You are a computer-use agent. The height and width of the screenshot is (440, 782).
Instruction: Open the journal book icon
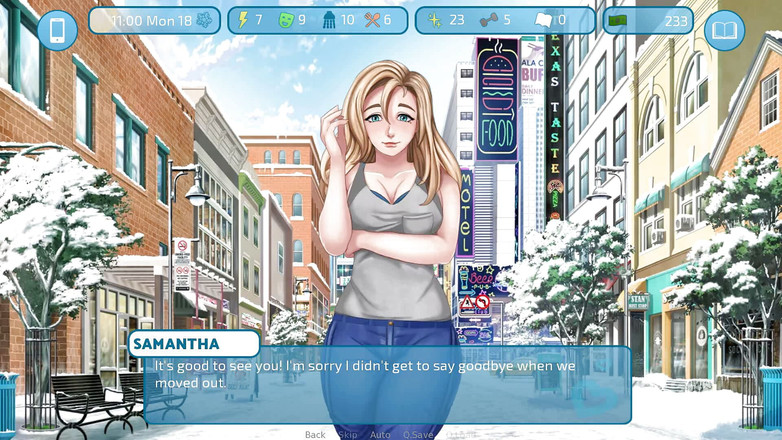tap(724, 30)
